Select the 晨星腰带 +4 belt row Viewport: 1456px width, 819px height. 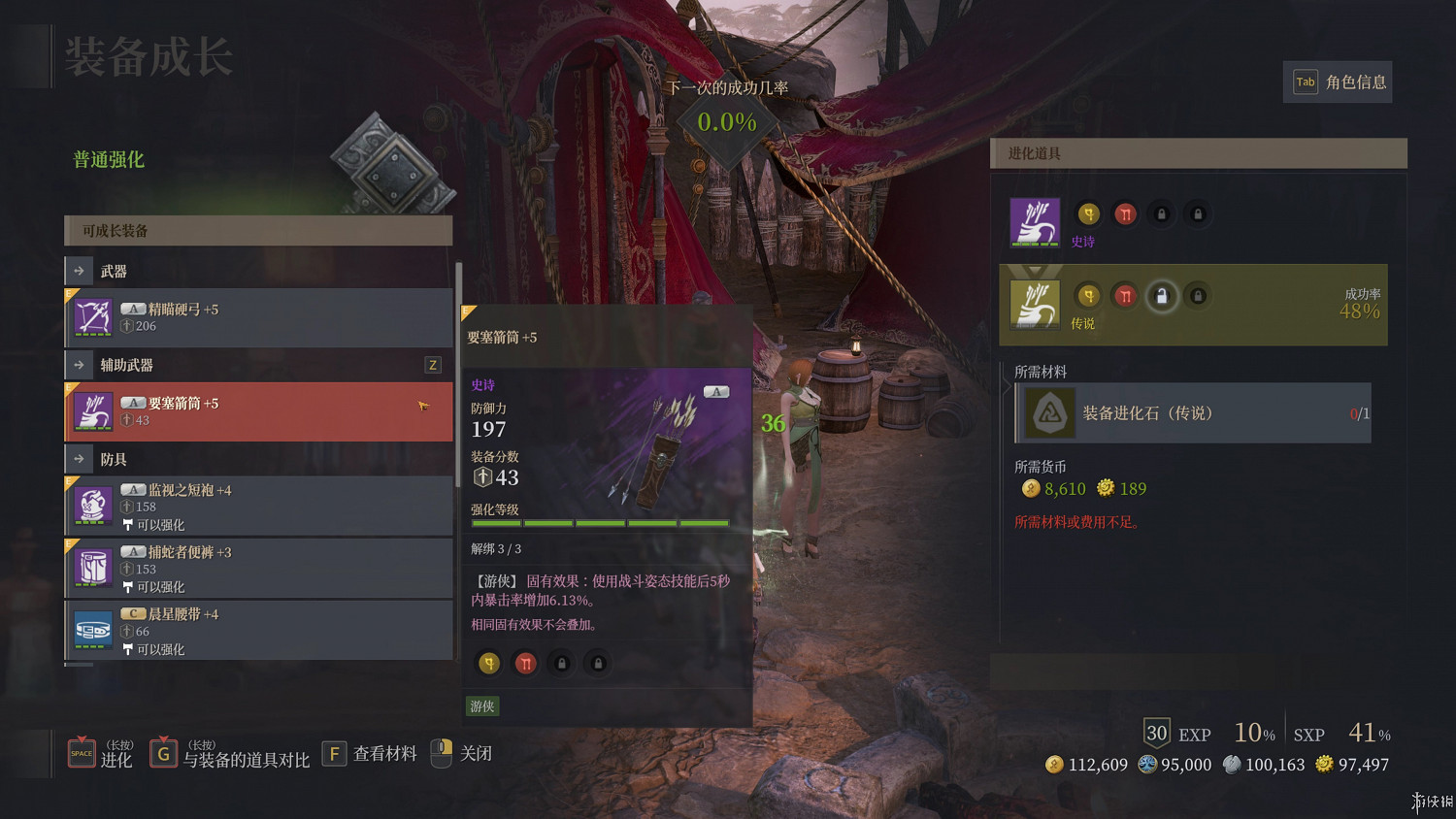tap(258, 630)
